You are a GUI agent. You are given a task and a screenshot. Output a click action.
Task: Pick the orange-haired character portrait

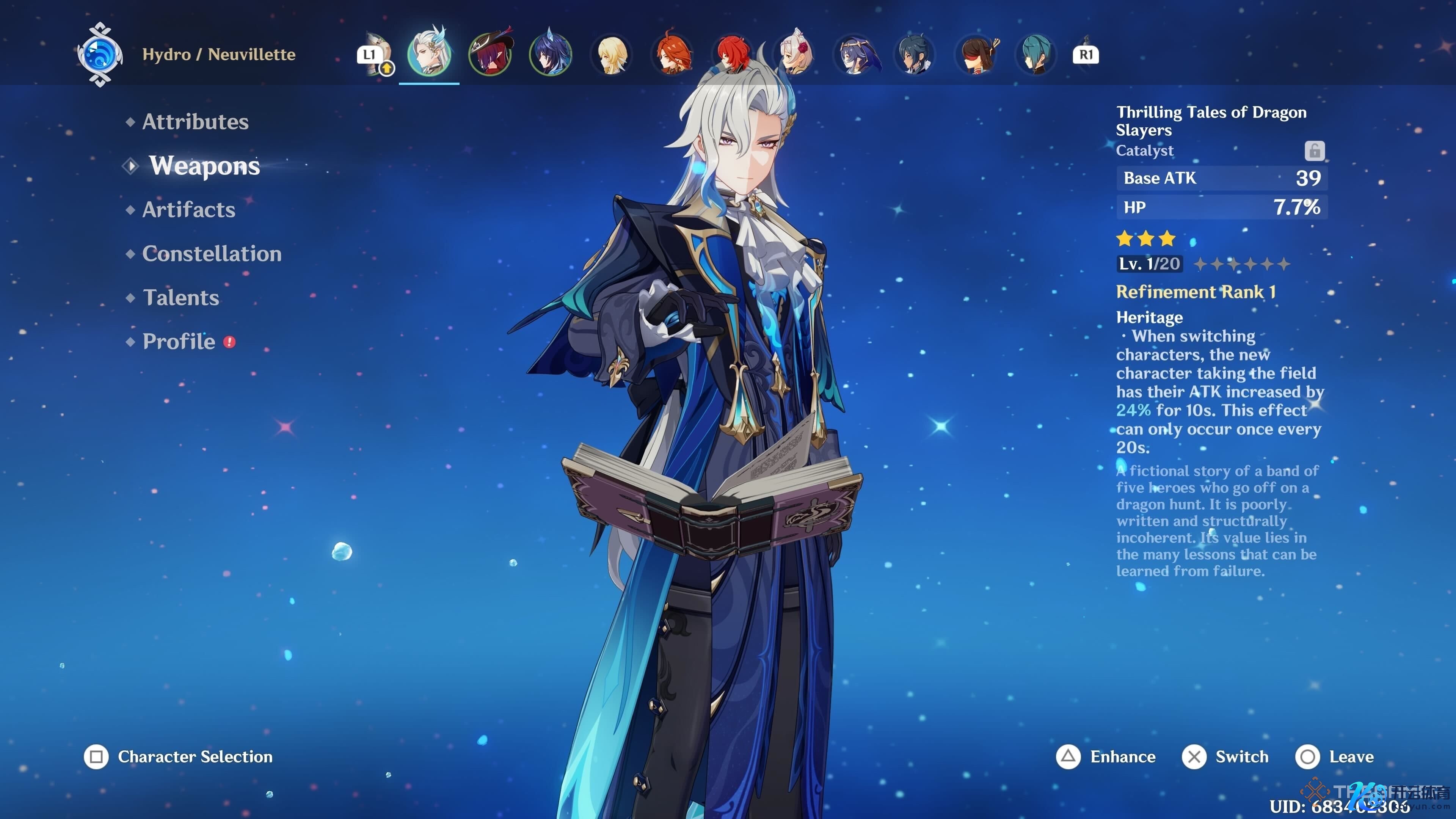tap(673, 55)
